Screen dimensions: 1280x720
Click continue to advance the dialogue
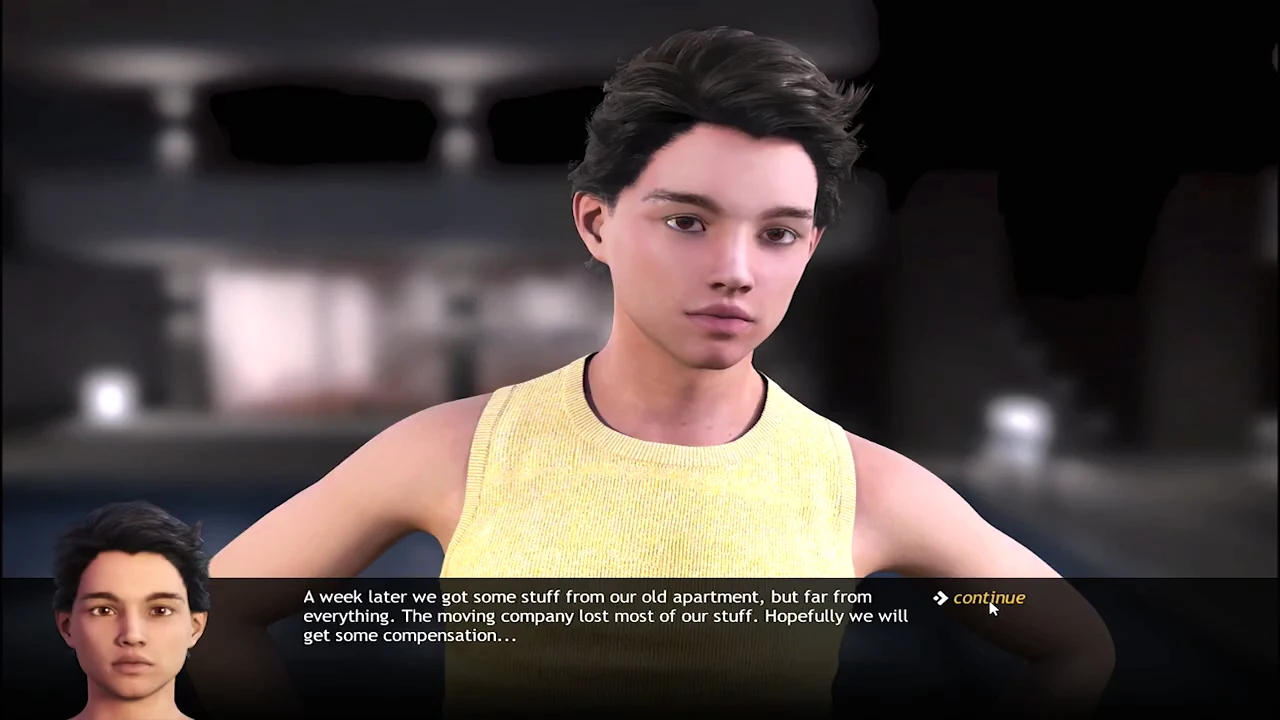click(987, 598)
